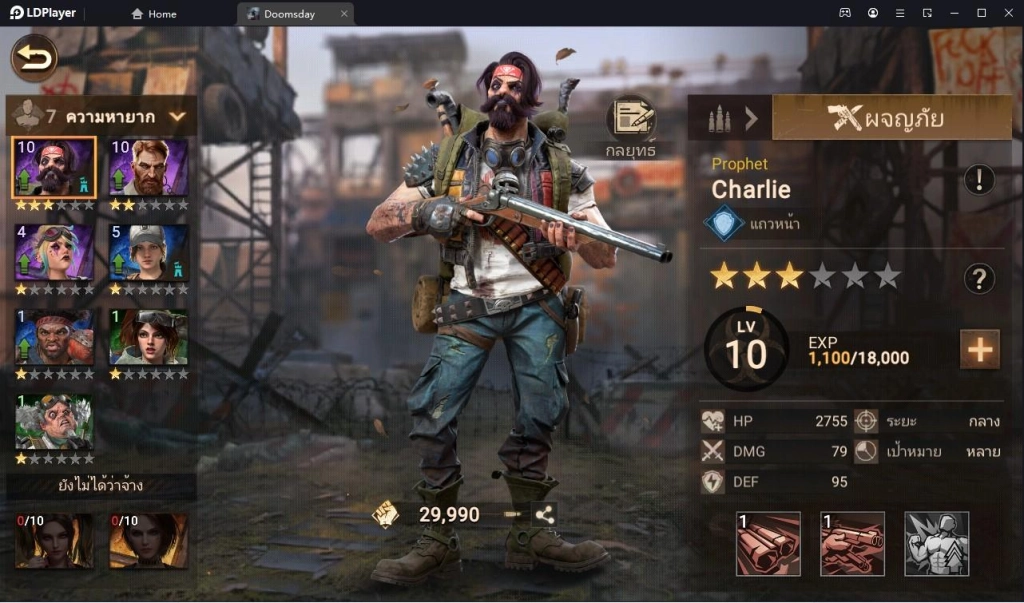View the shotgun shells skill icon

pyautogui.click(x=768, y=544)
